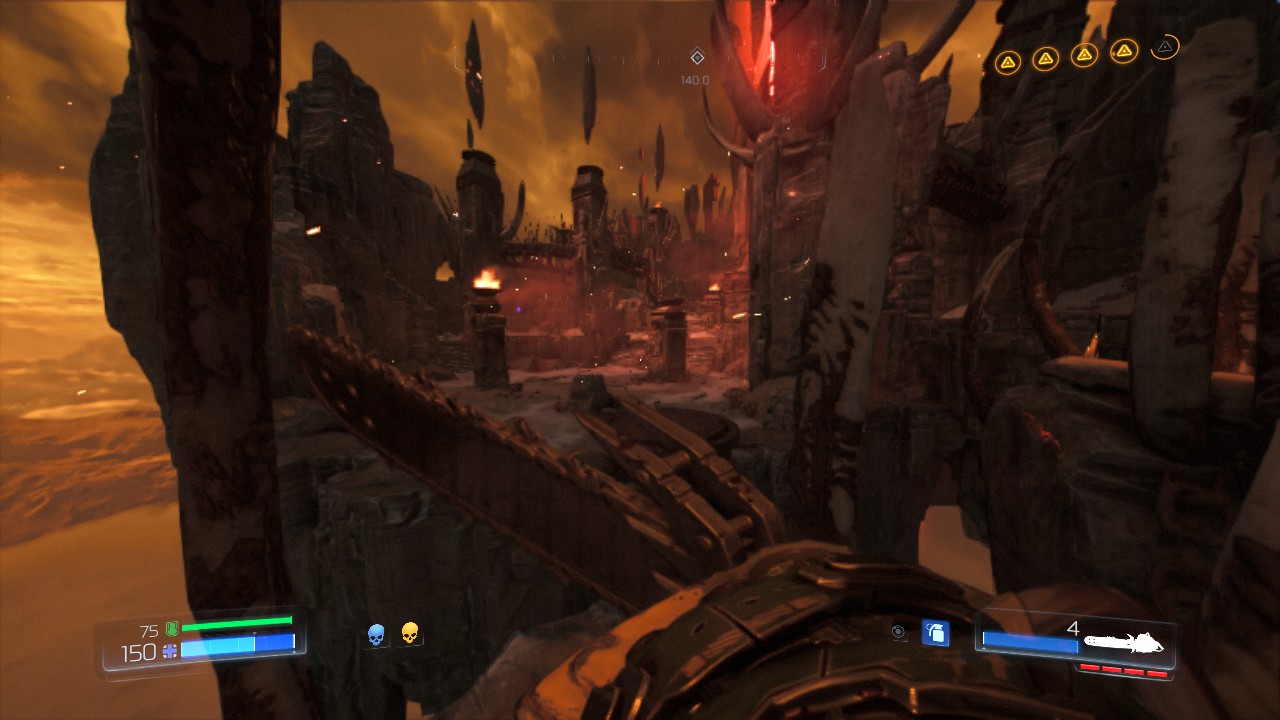Image resolution: width=1280 pixels, height=720 pixels.
Task: Click the diamond objective marker
Action: [697, 57]
